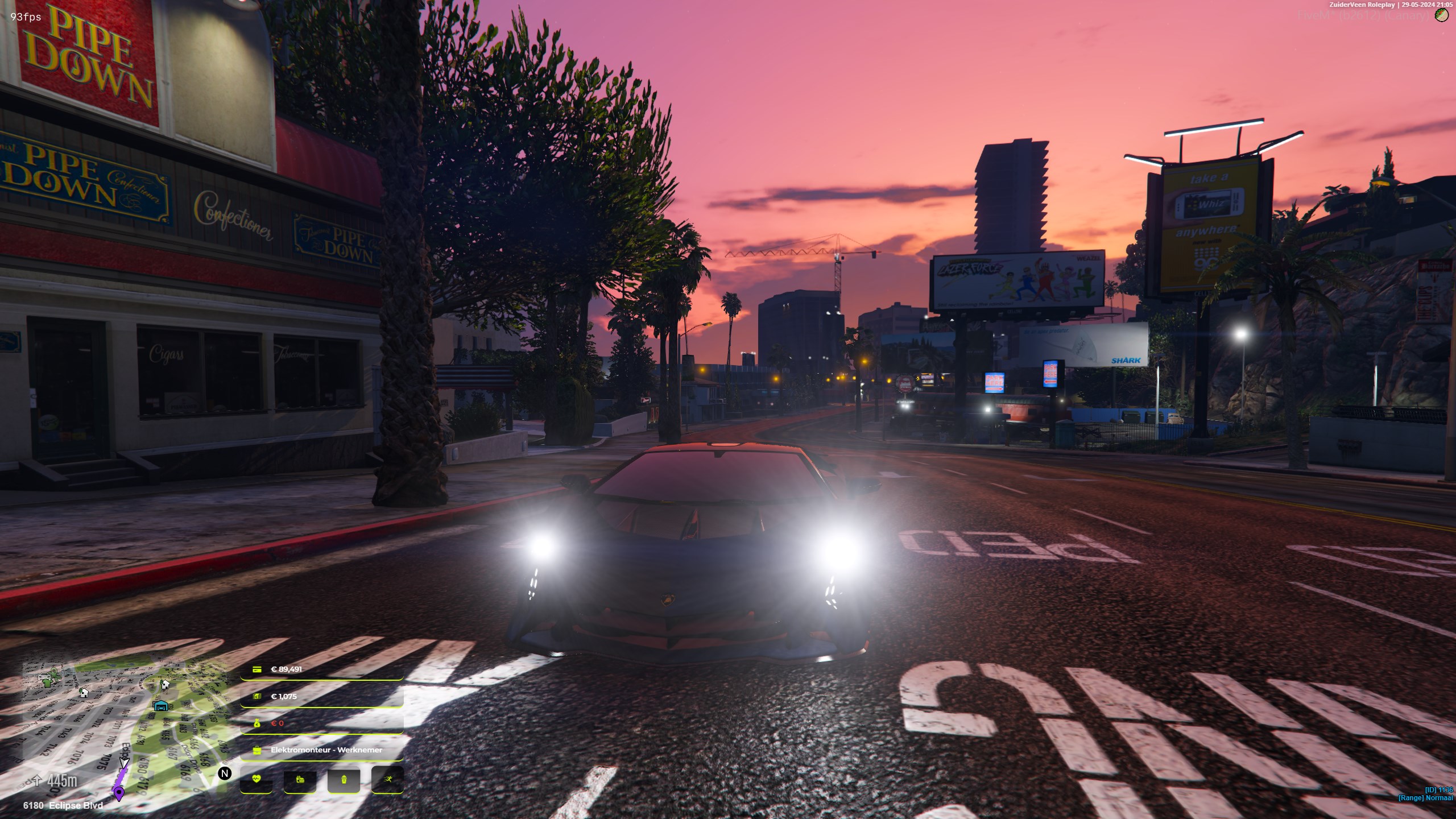The image size is (1456, 819).
Task: Select the food hunger status icon
Action: tap(300, 780)
